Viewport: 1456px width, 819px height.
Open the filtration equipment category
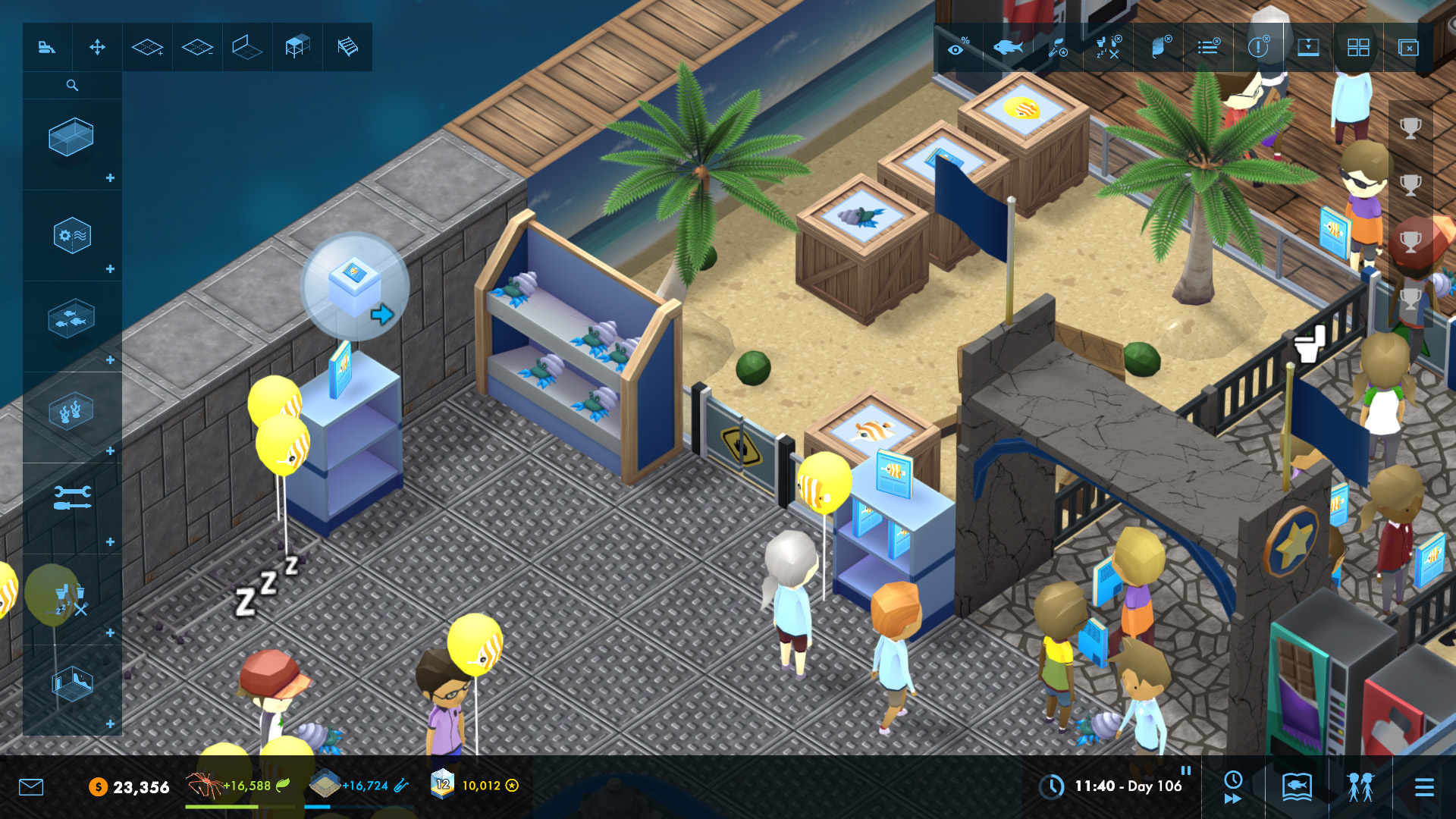click(72, 236)
